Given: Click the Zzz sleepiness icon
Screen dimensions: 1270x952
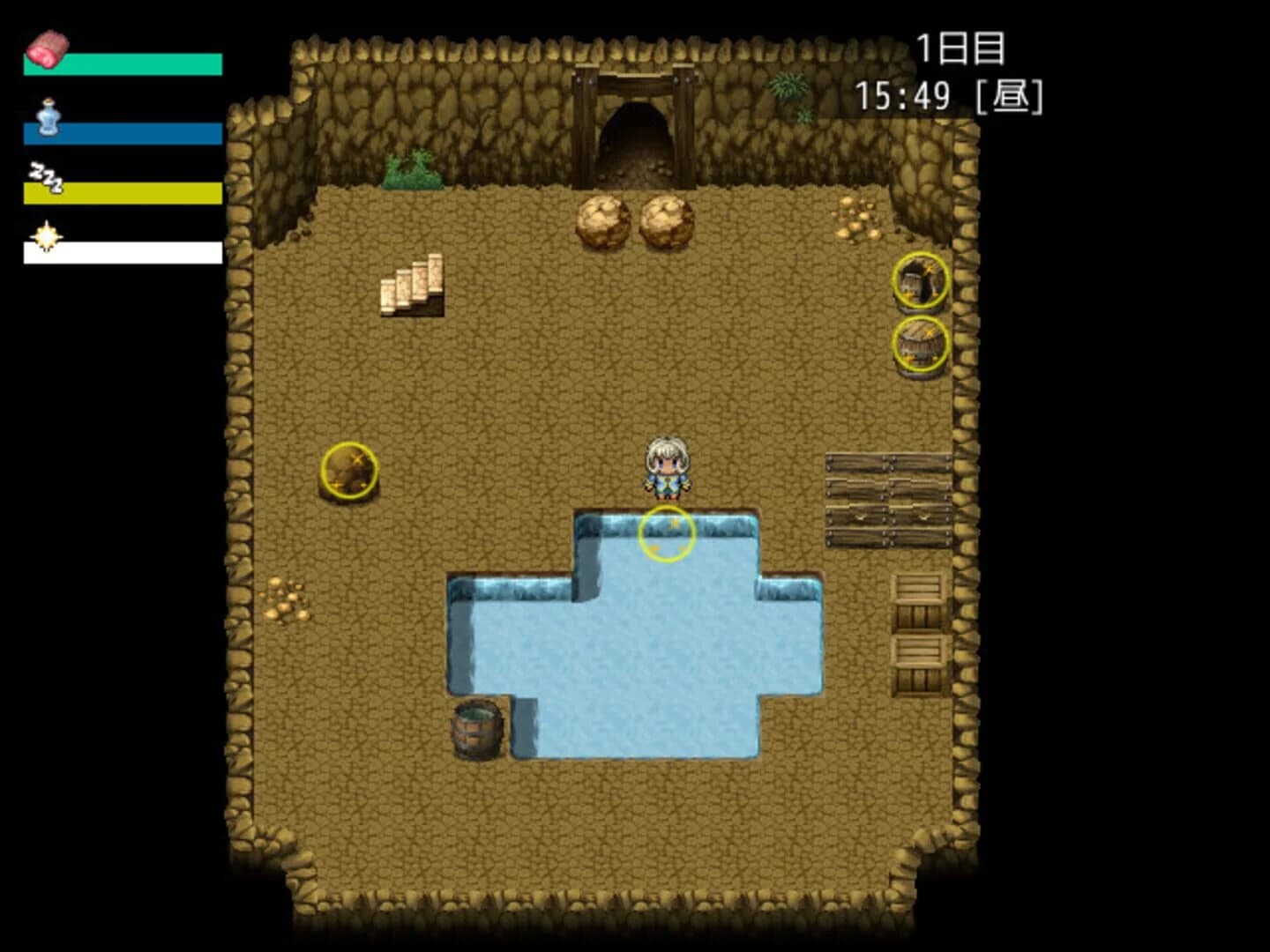Looking at the screenshot, I should (x=44, y=175).
